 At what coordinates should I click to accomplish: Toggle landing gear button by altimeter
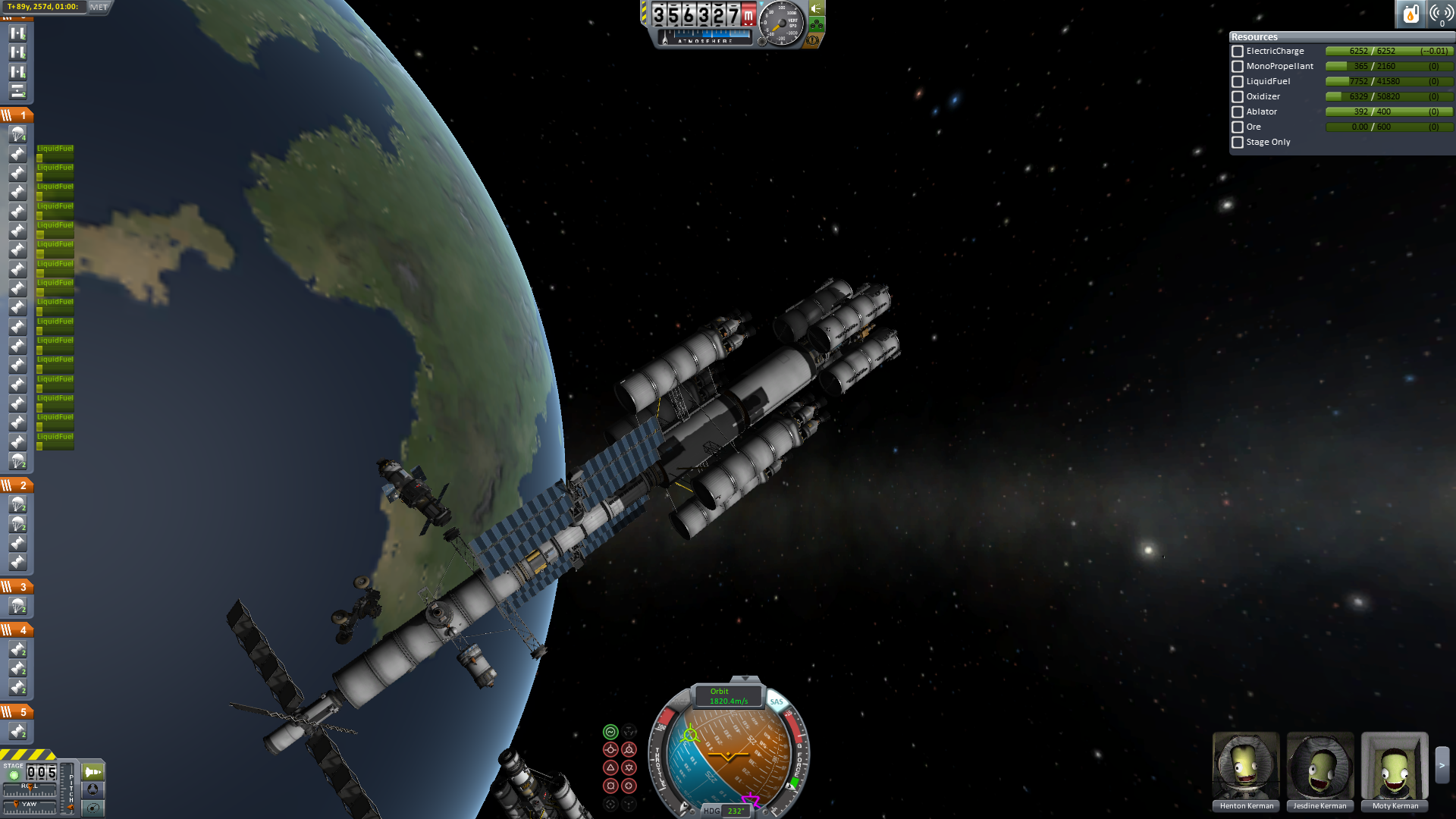point(817,24)
